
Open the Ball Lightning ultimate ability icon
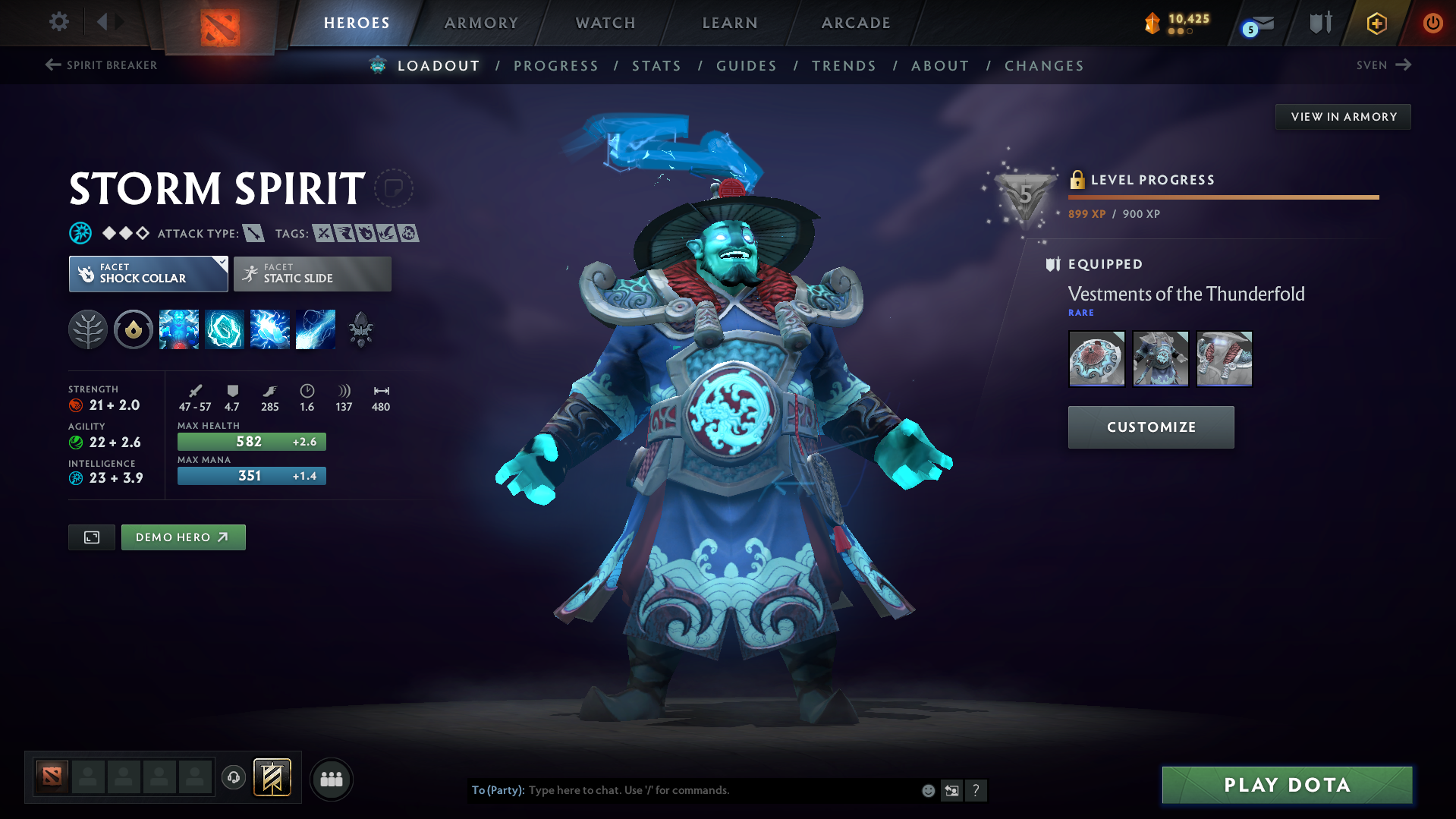tap(316, 329)
